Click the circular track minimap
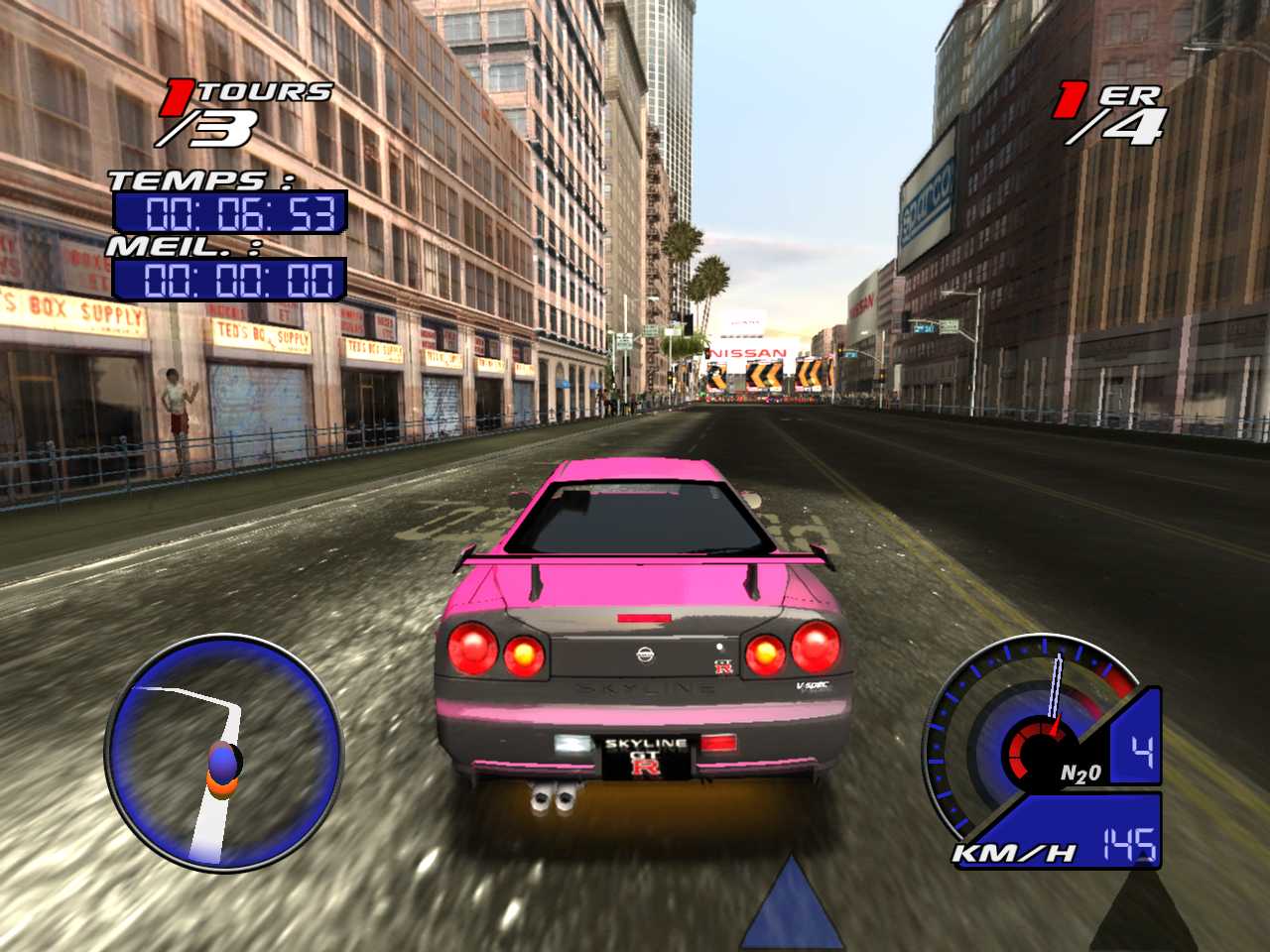Screen dimensions: 1270x952 click(224, 754)
